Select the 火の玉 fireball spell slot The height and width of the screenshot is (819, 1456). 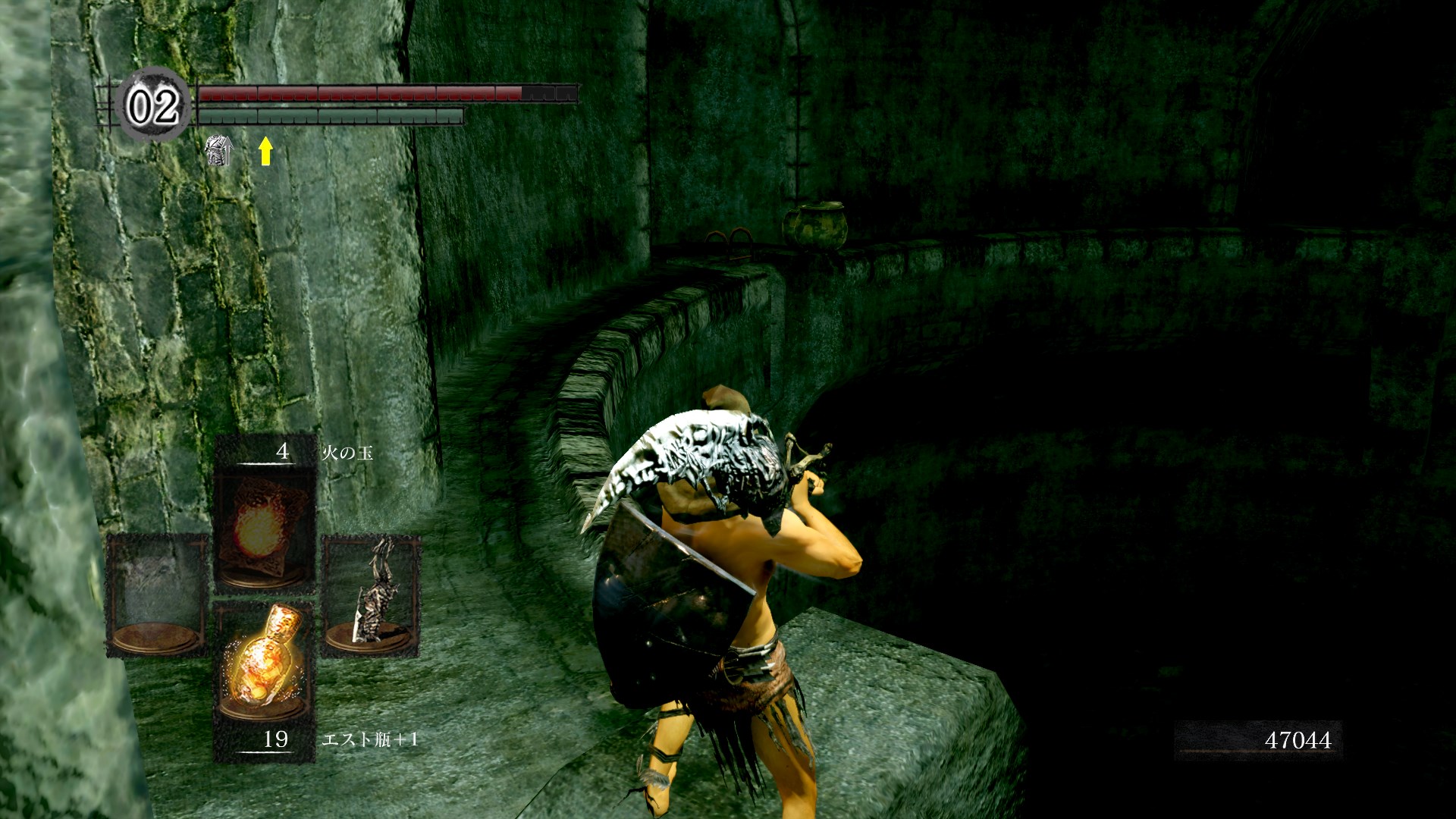pos(264,526)
